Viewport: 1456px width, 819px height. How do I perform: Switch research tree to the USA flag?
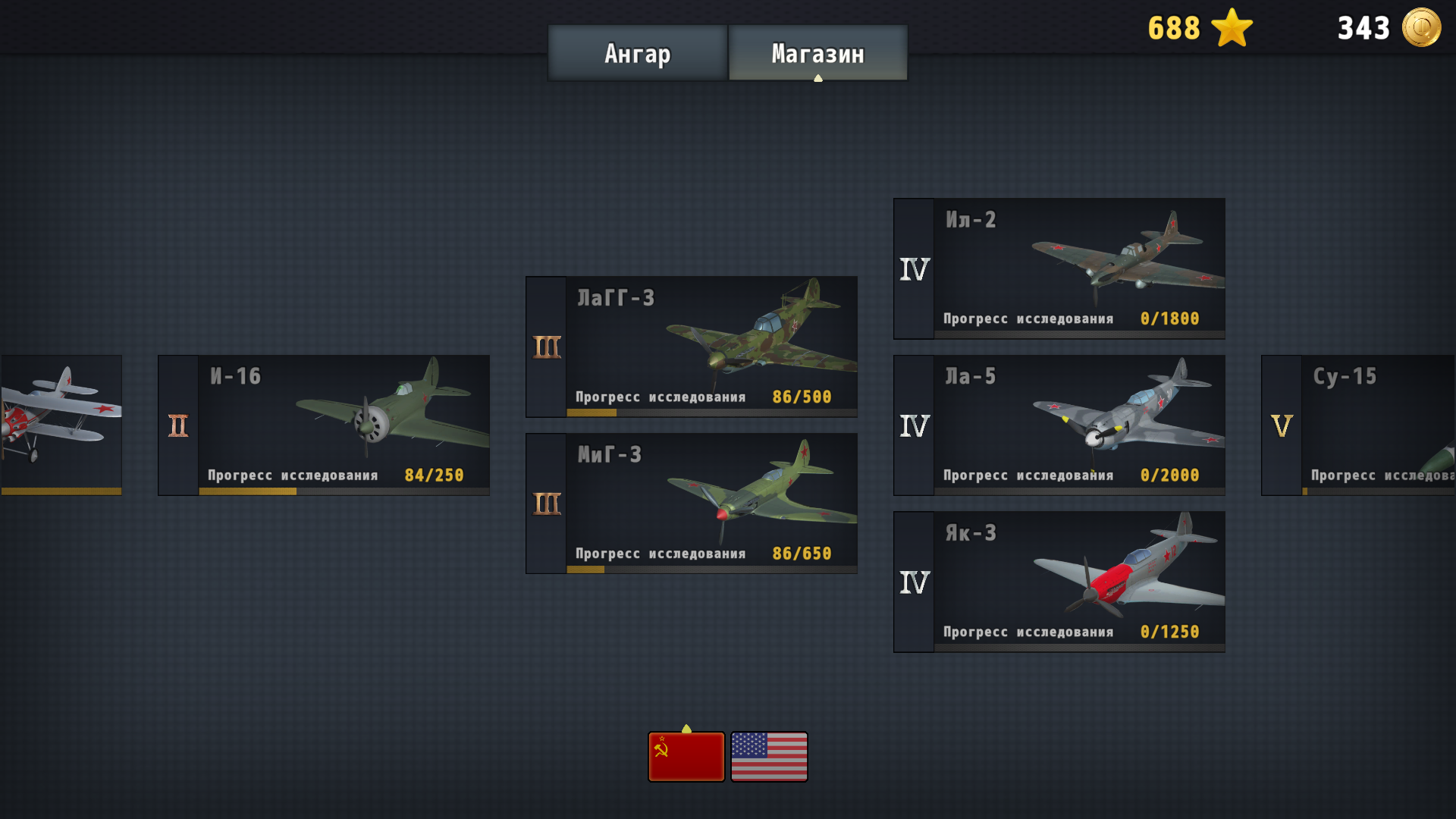point(769,755)
